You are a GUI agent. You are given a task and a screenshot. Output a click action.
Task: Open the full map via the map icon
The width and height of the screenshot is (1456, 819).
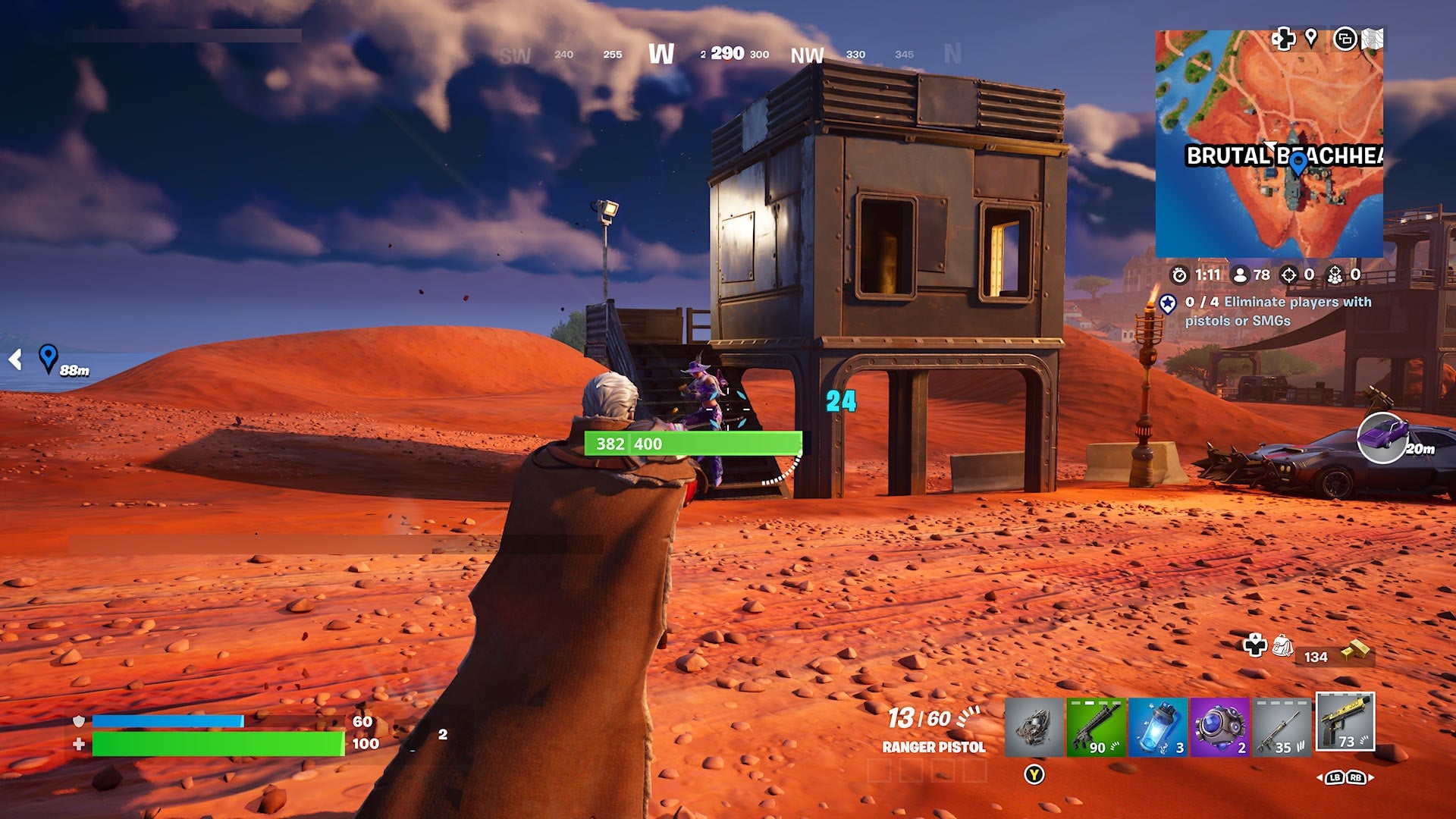(x=1373, y=39)
